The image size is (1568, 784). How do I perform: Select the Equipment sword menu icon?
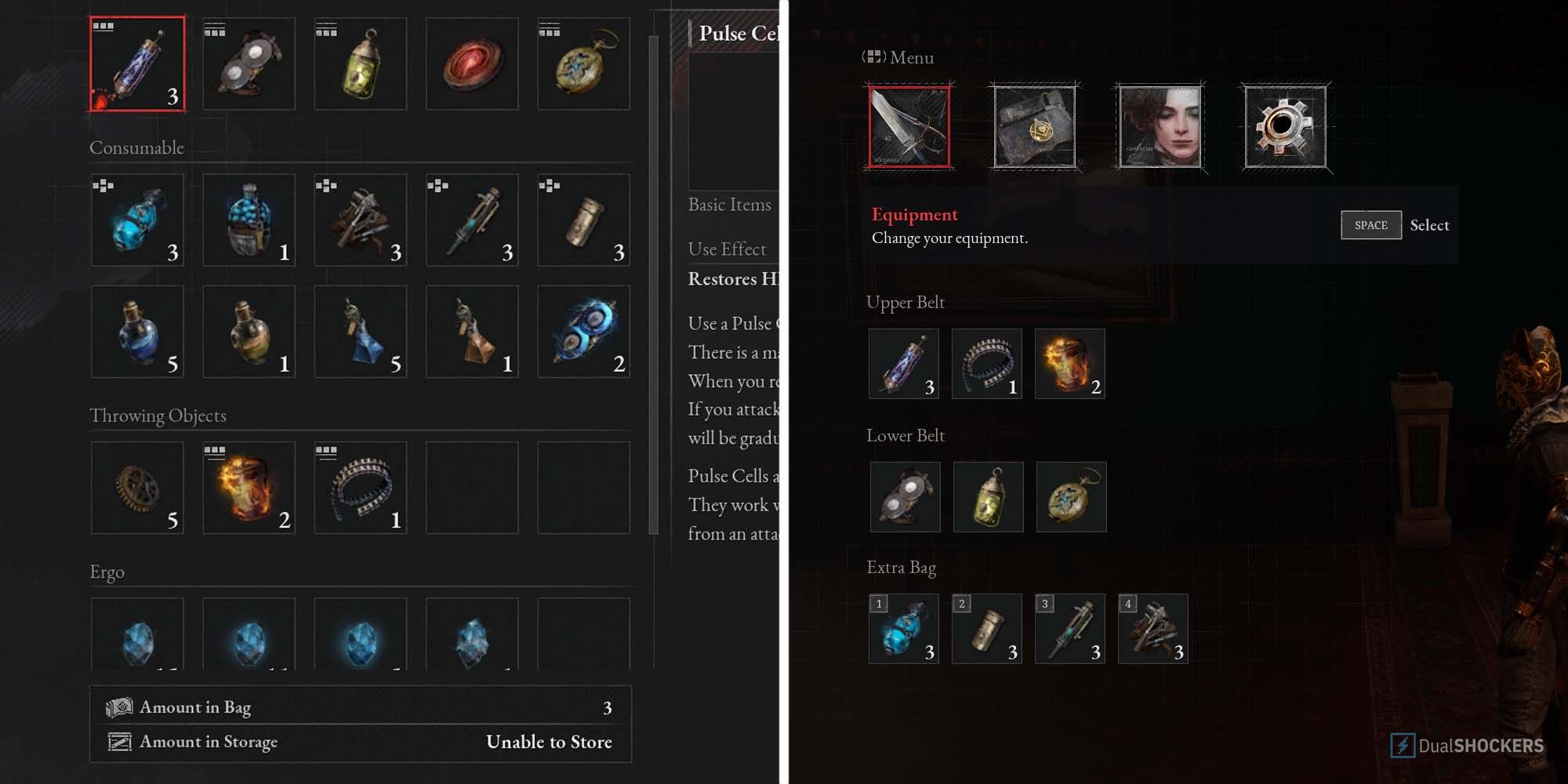pyautogui.click(x=909, y=126)
